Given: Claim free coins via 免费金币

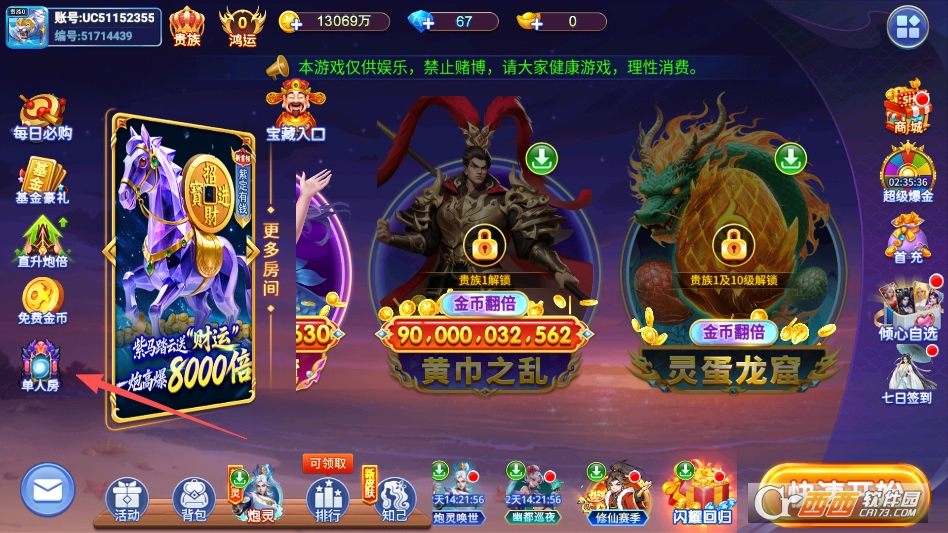Looking at the screenshot, I should 42,301.
